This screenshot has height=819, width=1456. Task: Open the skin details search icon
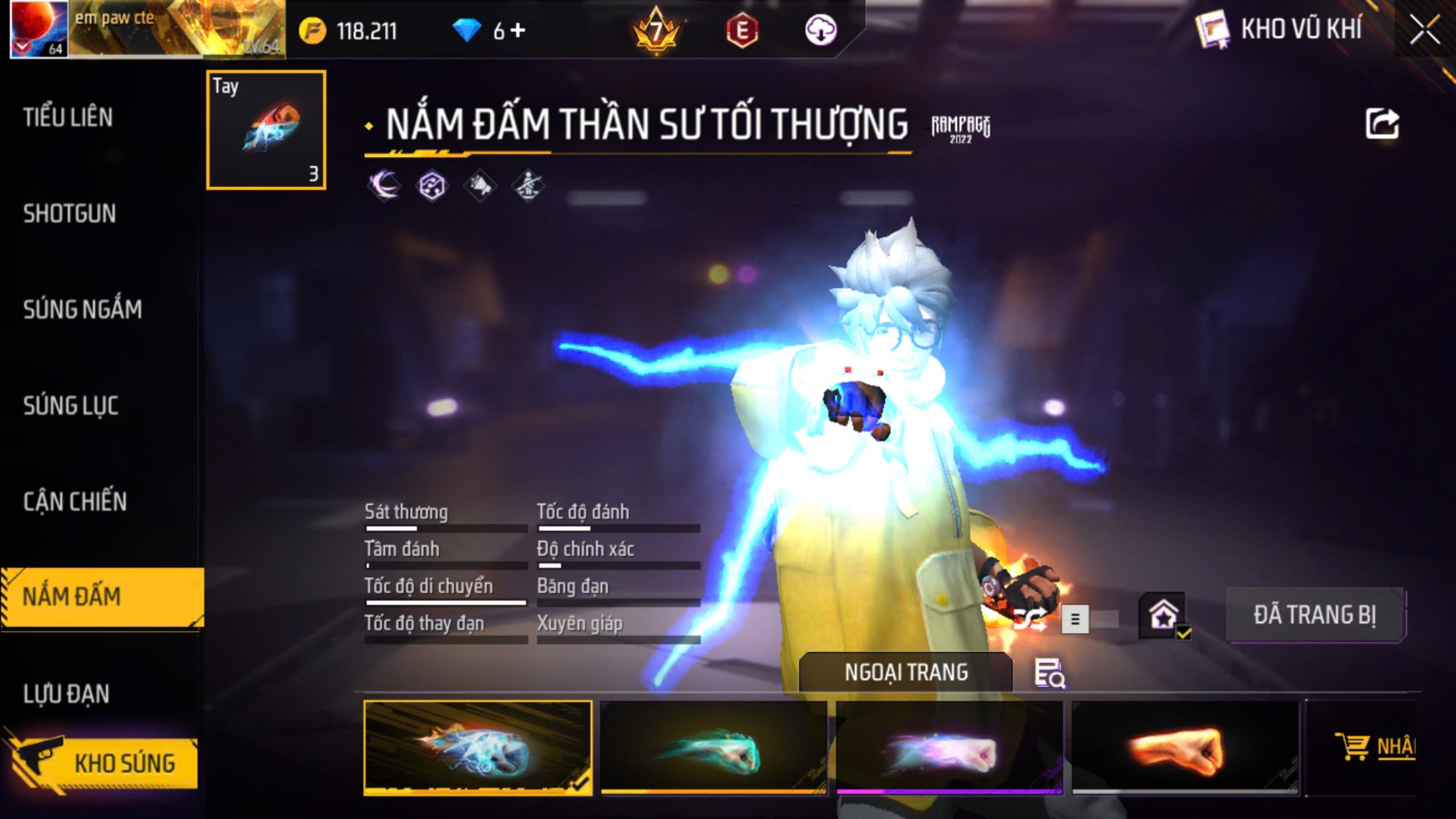1049,673
